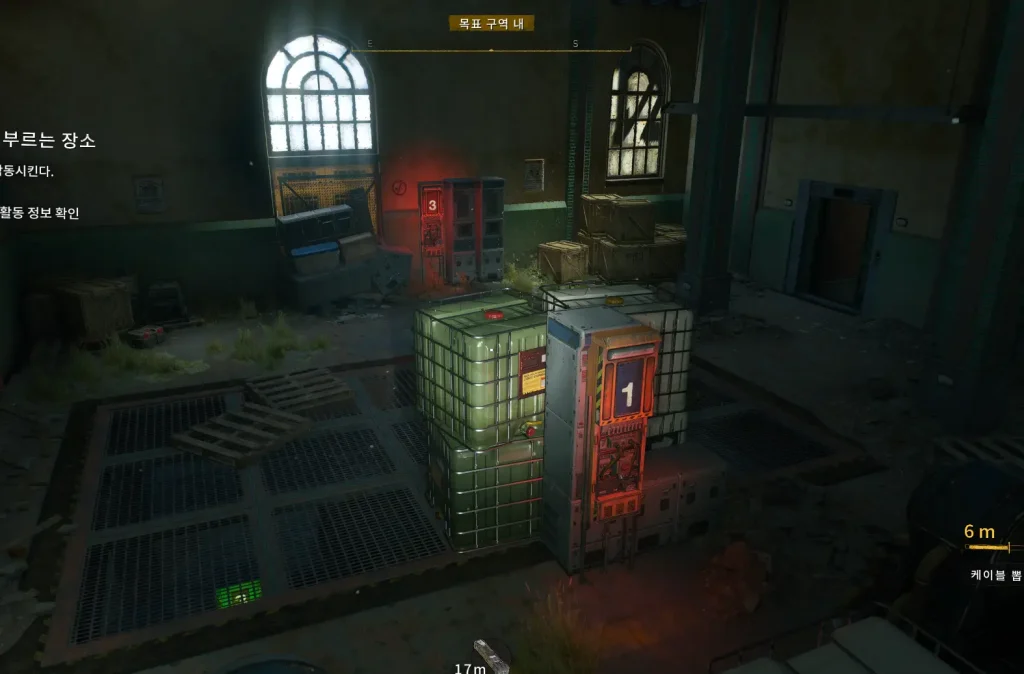Open the 활동 정보 확인 option

point(40,212)
